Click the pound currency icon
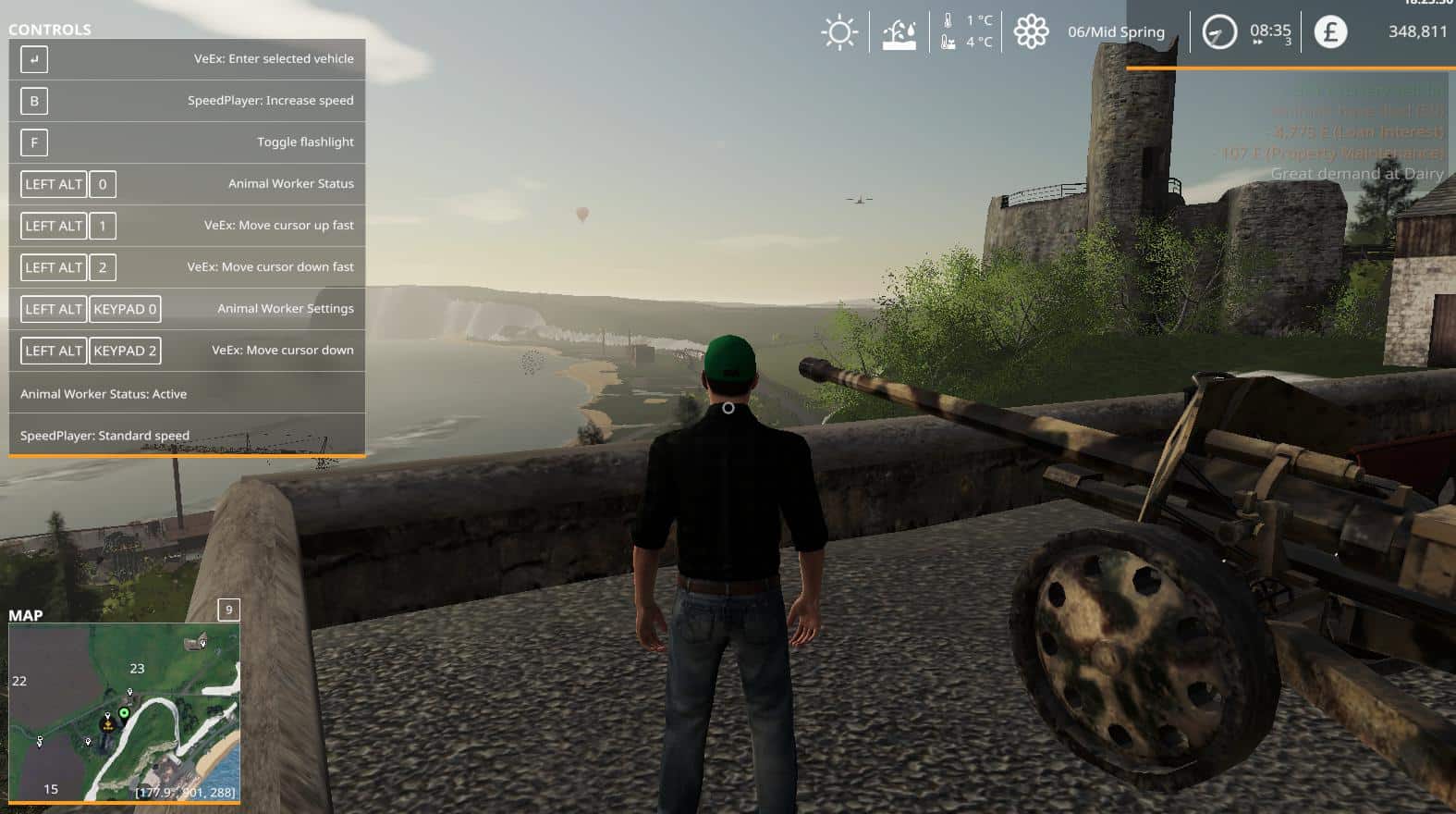Image resolution: width=1456 pixels, height=814 pixels. click(1330, 32)
